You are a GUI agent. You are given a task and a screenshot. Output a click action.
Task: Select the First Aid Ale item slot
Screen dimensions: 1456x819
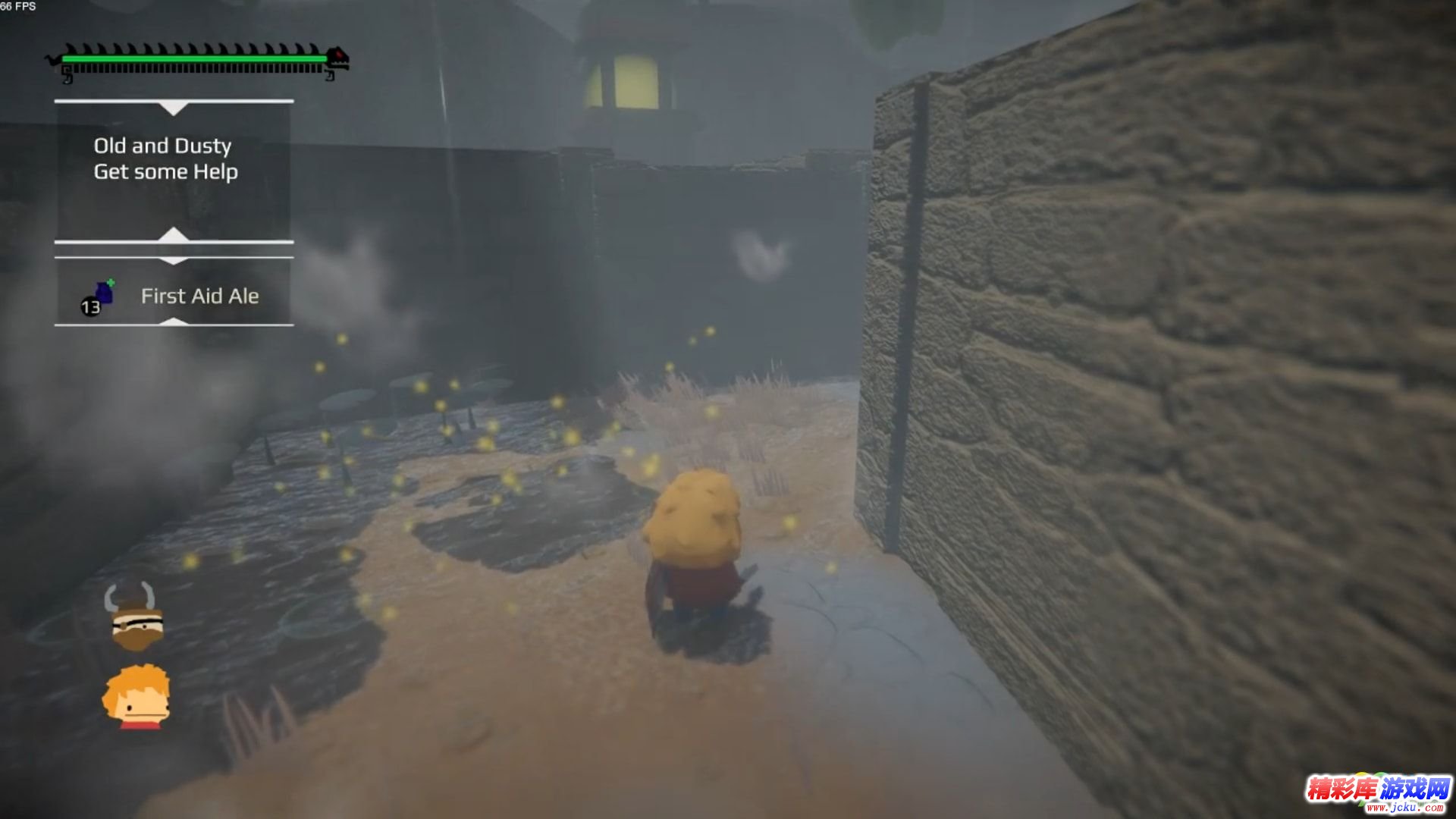point(174,296)
